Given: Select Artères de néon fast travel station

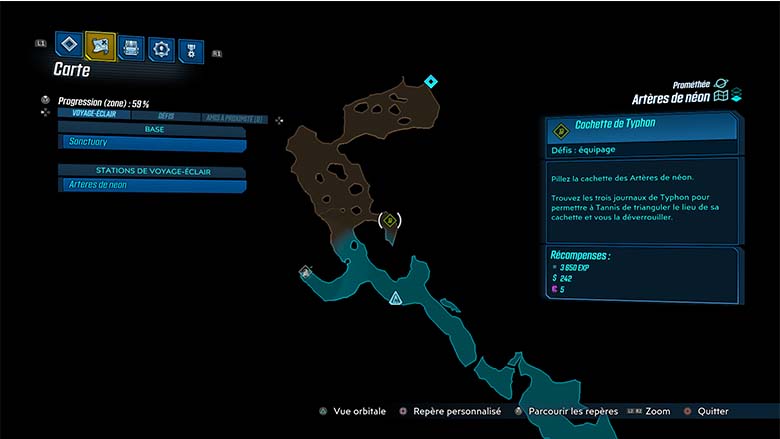Looking at the screenshot, I should [152, 185].
